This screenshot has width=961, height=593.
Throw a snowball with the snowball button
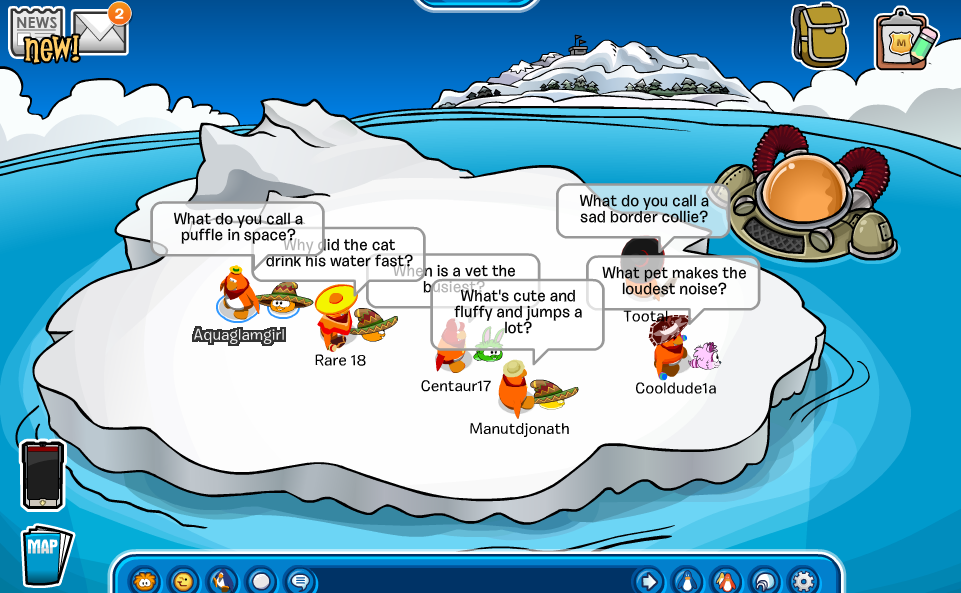point(261,580)
